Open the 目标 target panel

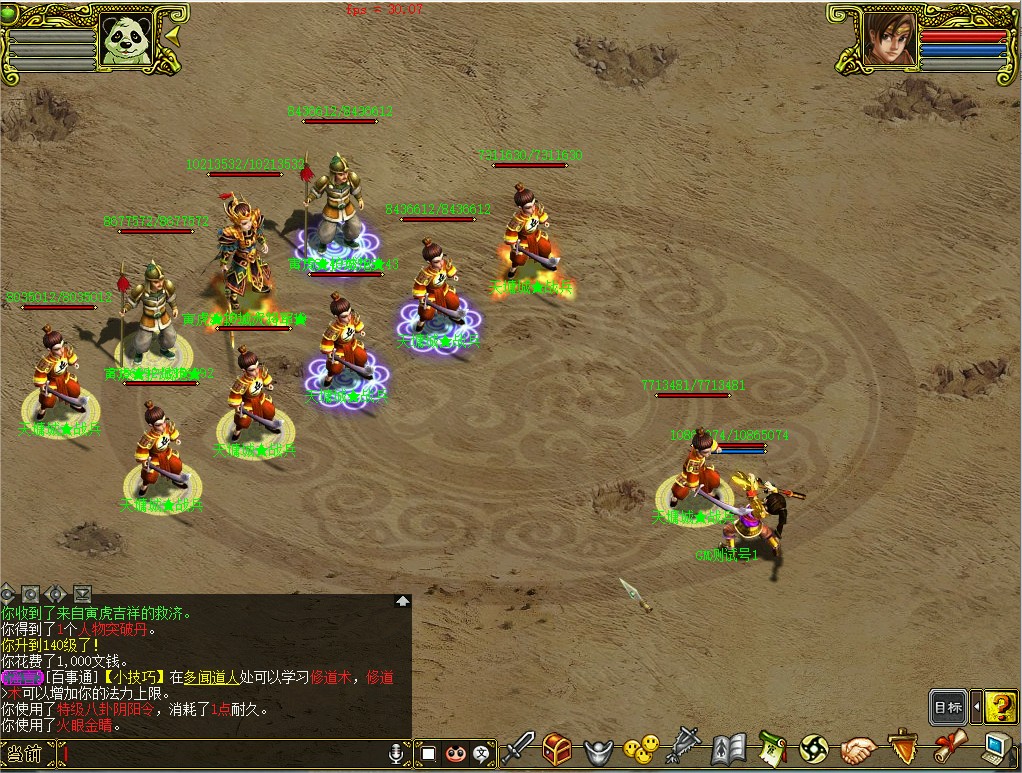948,707
